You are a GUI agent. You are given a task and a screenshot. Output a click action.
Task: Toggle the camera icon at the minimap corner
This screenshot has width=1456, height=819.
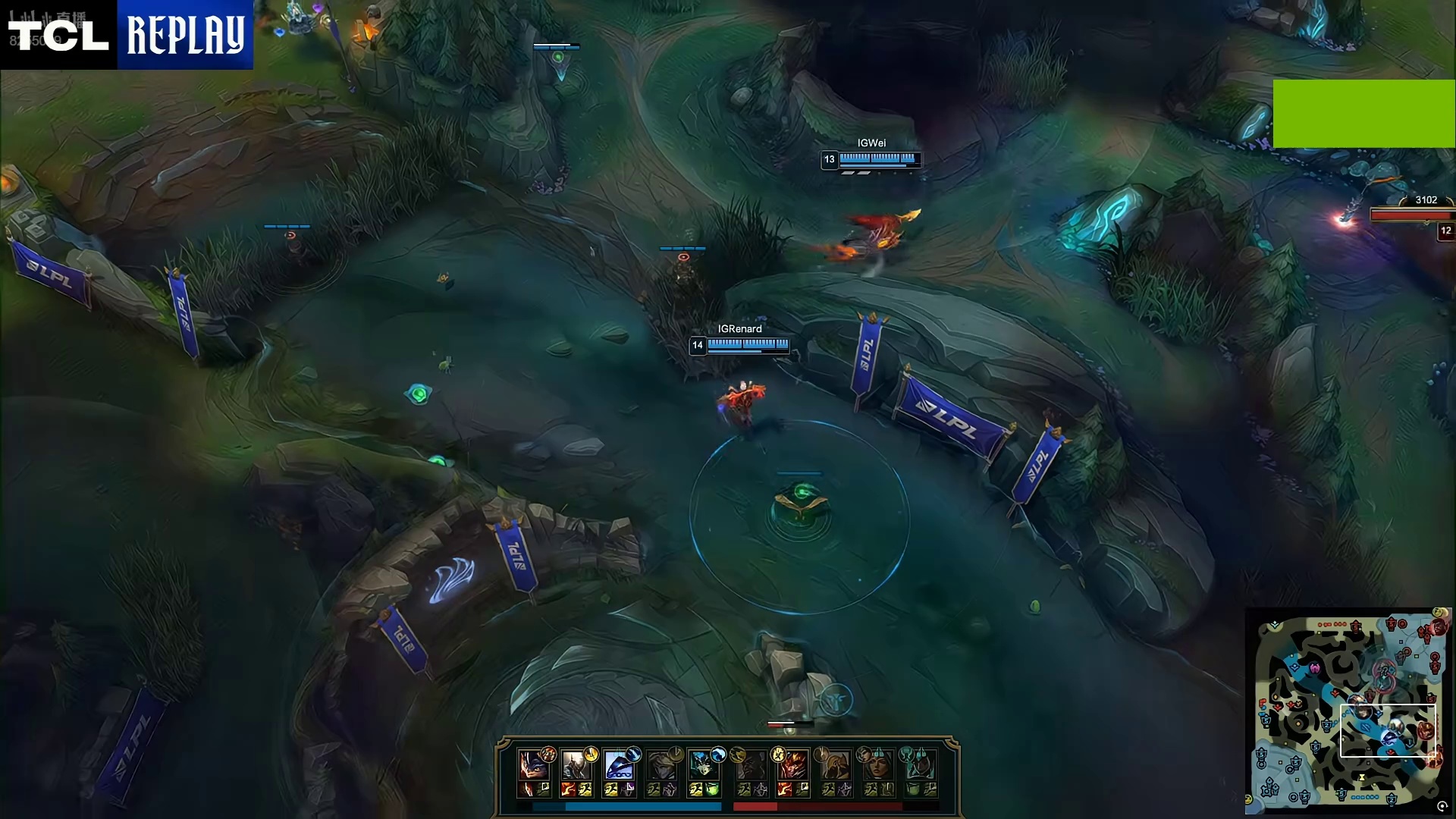pyautogui.click(x=1442, y=806)
